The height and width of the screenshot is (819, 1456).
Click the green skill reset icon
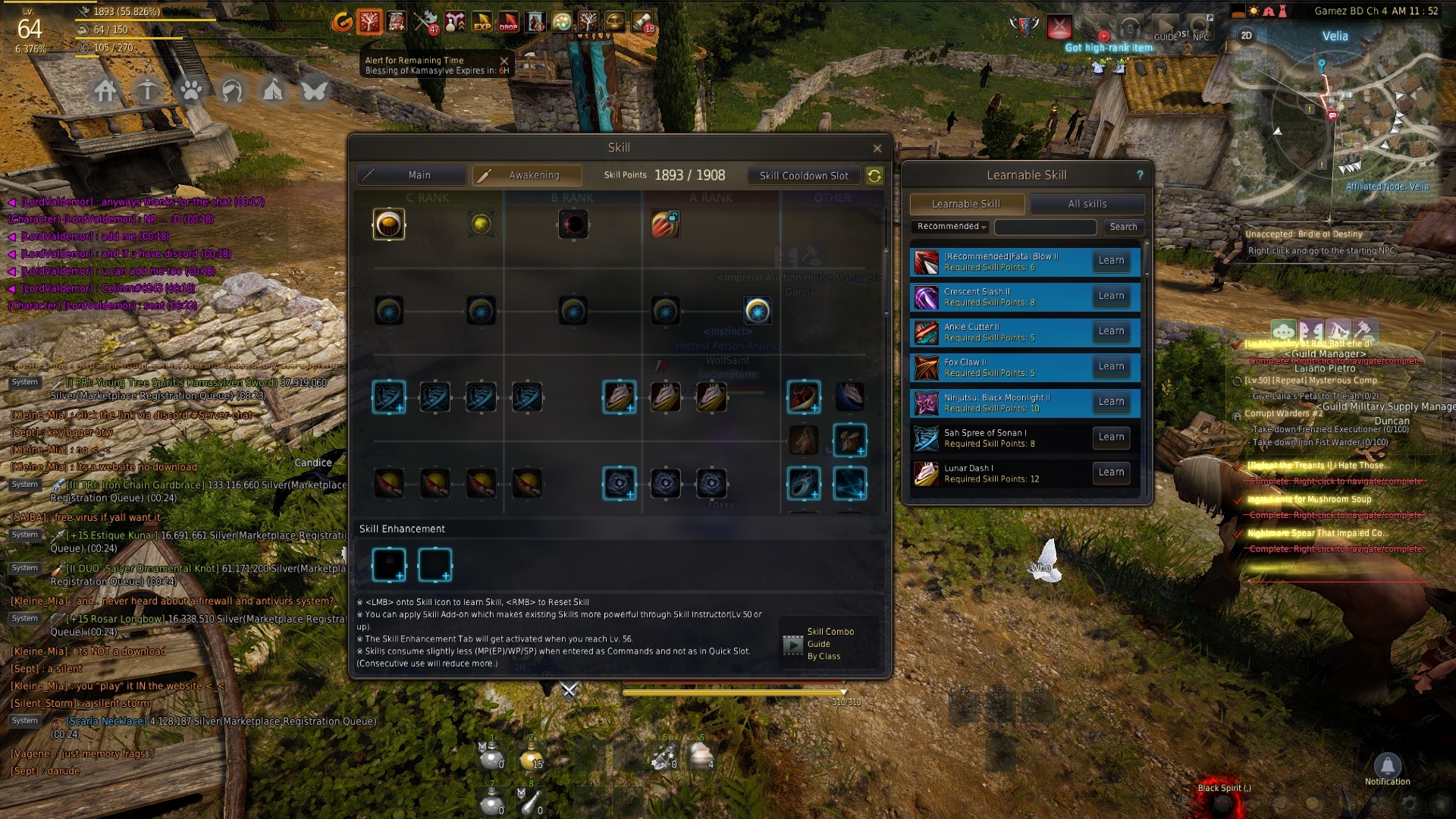coord(874,176)
